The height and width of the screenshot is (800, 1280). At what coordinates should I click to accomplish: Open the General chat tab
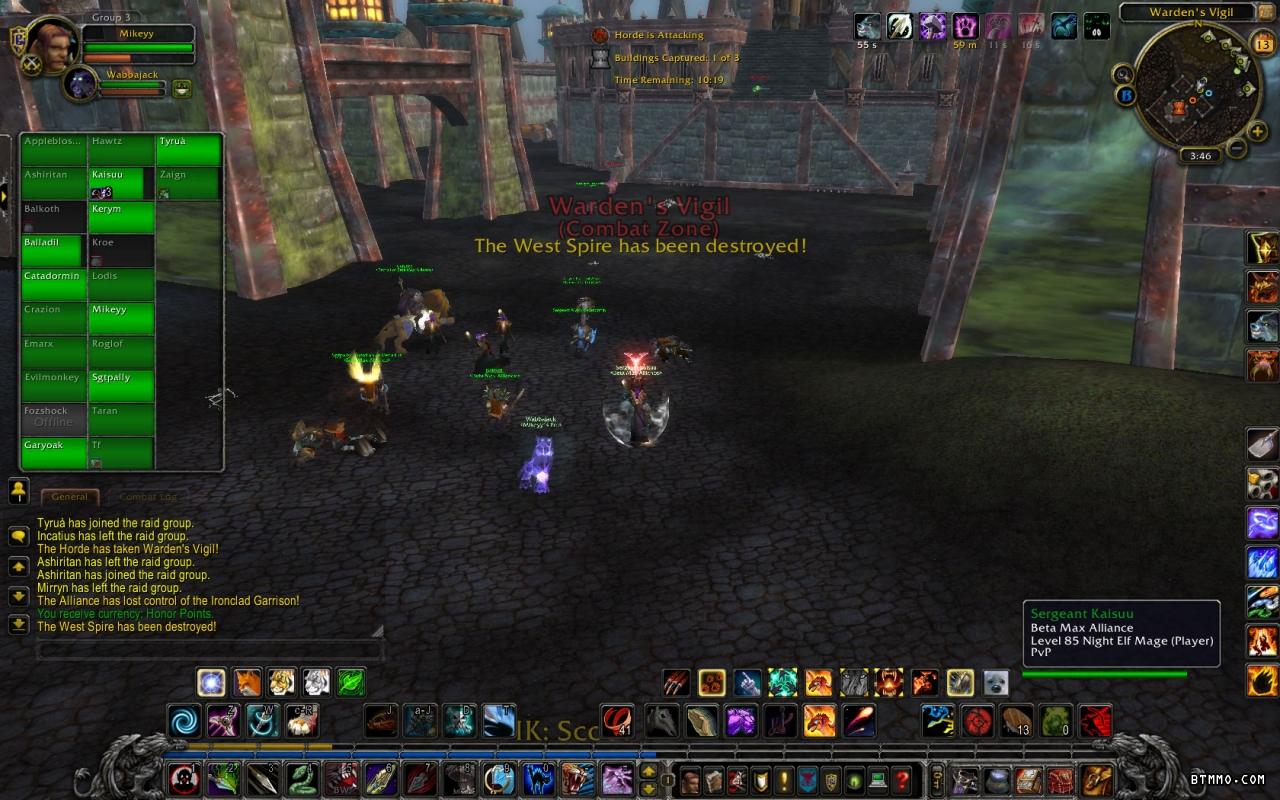point(70,497)
